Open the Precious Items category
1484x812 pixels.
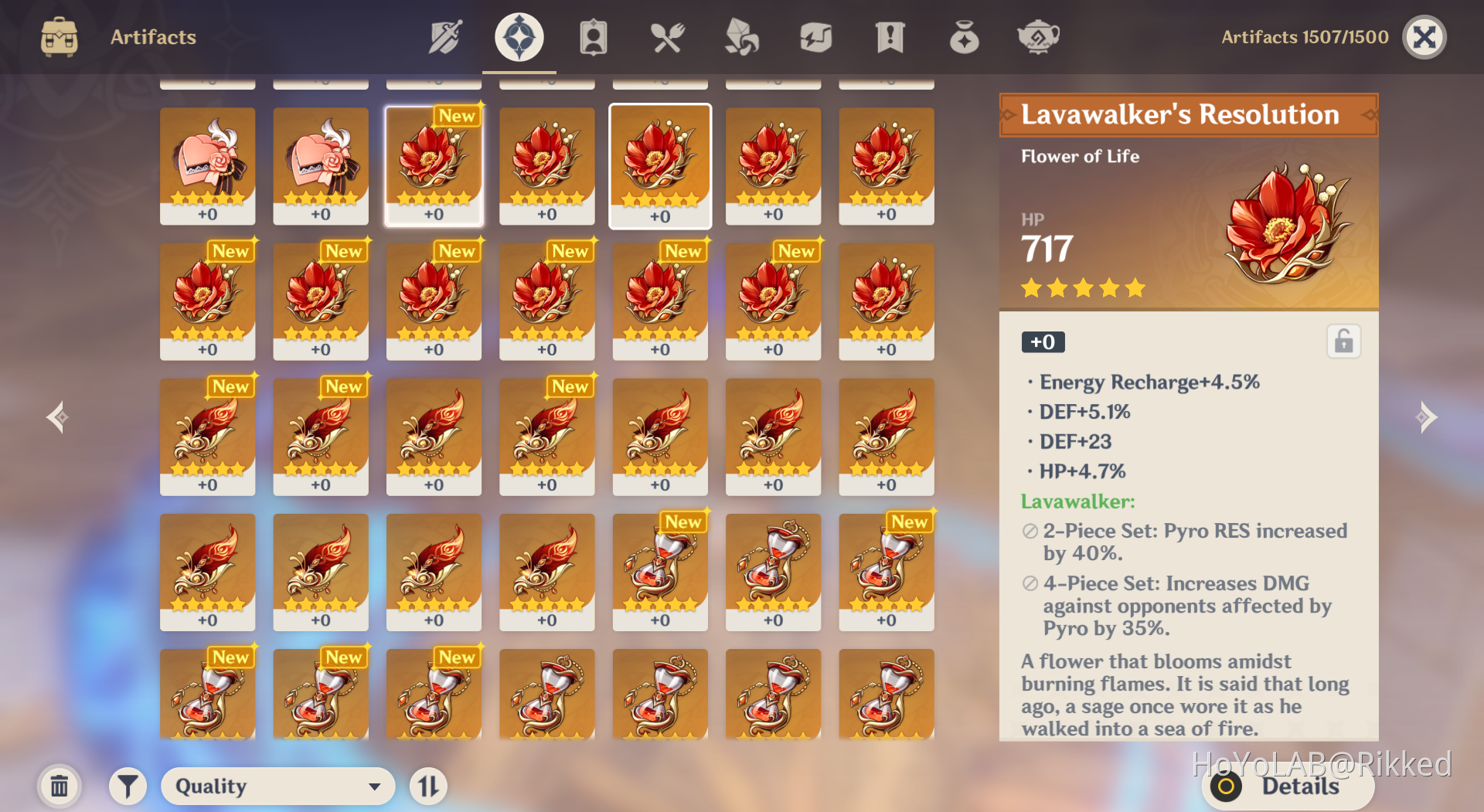coord(964,36)
